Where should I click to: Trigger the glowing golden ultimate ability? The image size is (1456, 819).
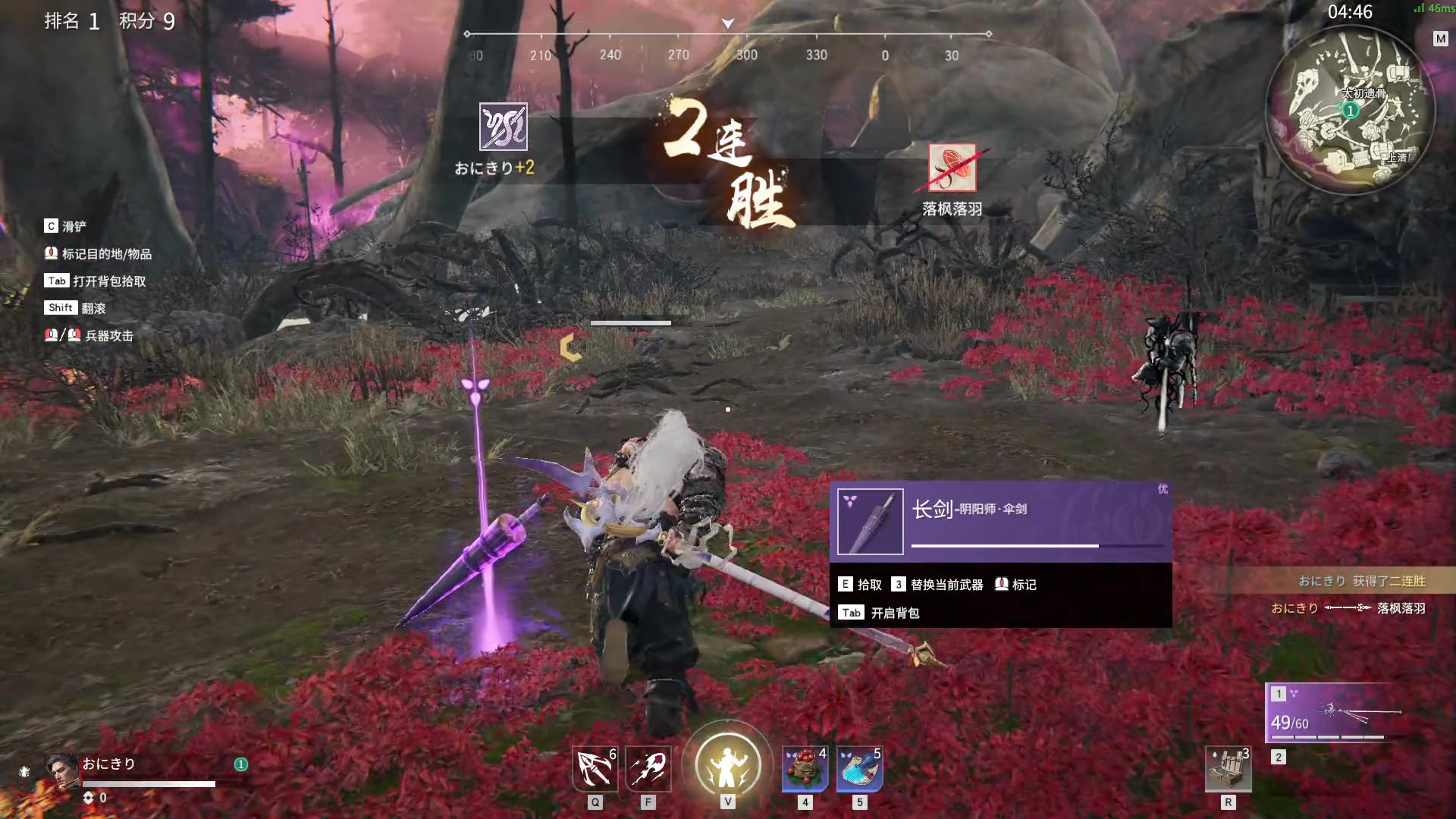point(727,764)
